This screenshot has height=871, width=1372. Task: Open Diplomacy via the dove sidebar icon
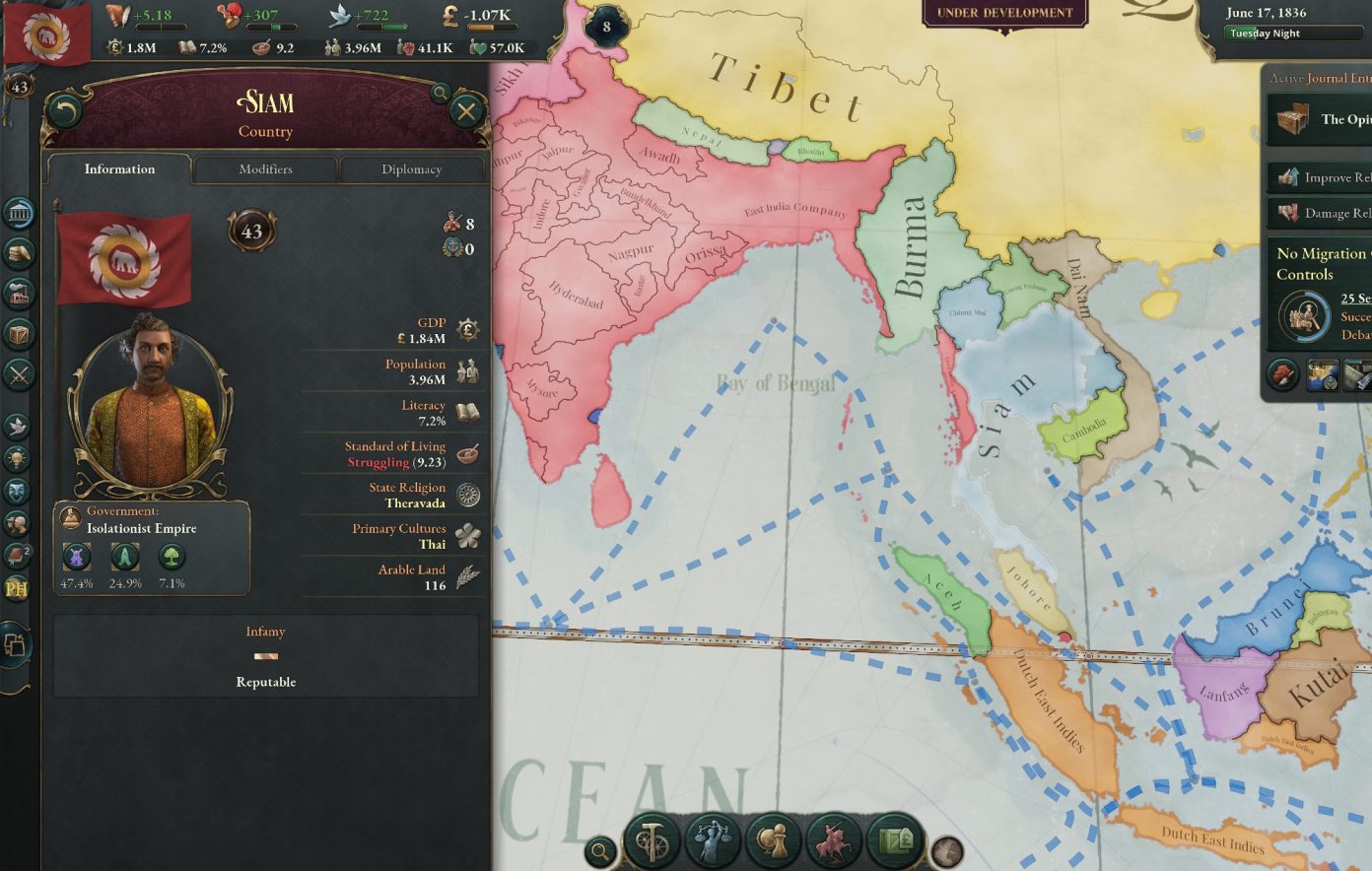18,424
